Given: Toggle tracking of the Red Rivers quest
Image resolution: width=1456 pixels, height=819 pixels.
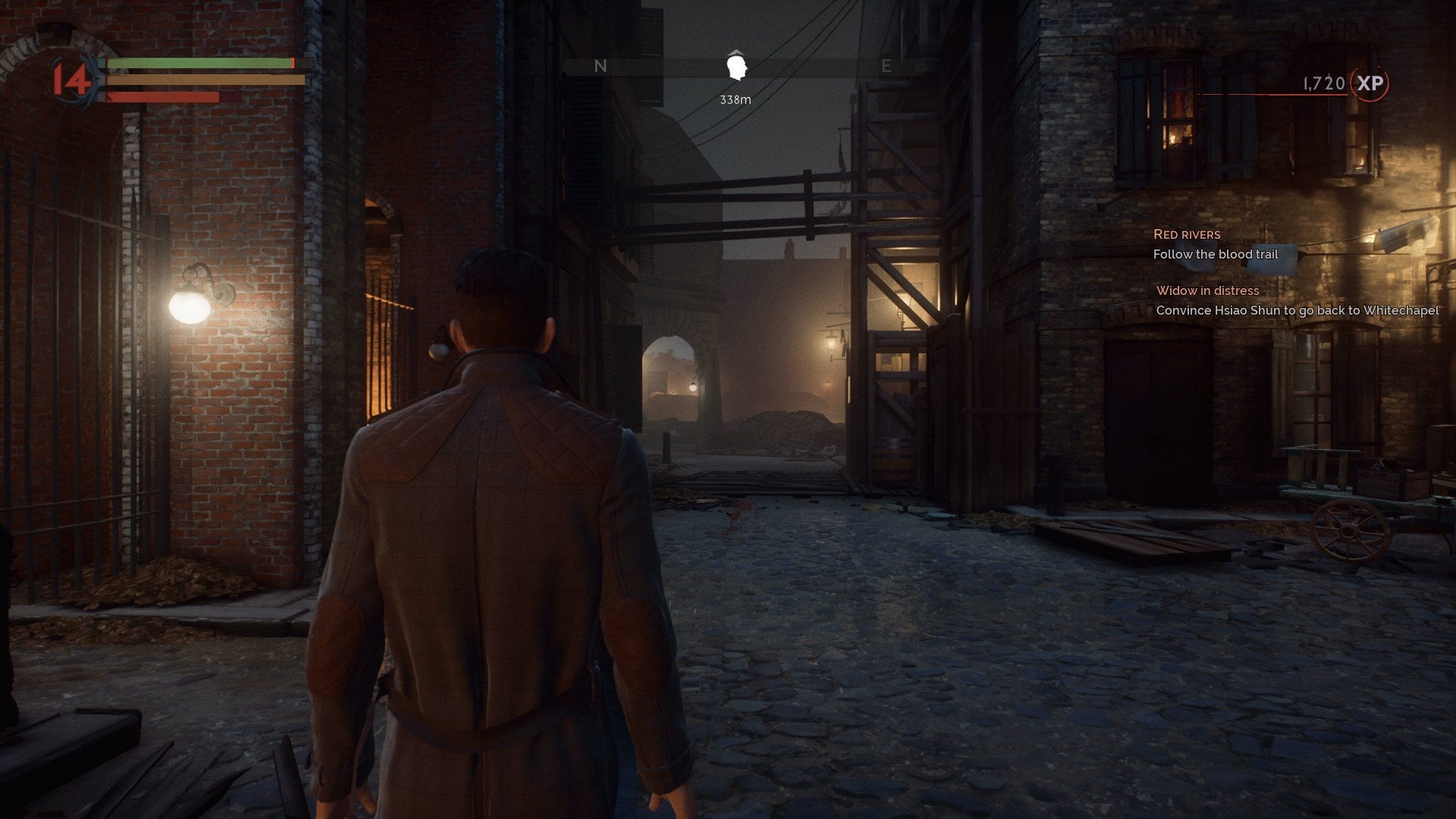Looking at the screenshot, I should click(x=1188, y=234).
